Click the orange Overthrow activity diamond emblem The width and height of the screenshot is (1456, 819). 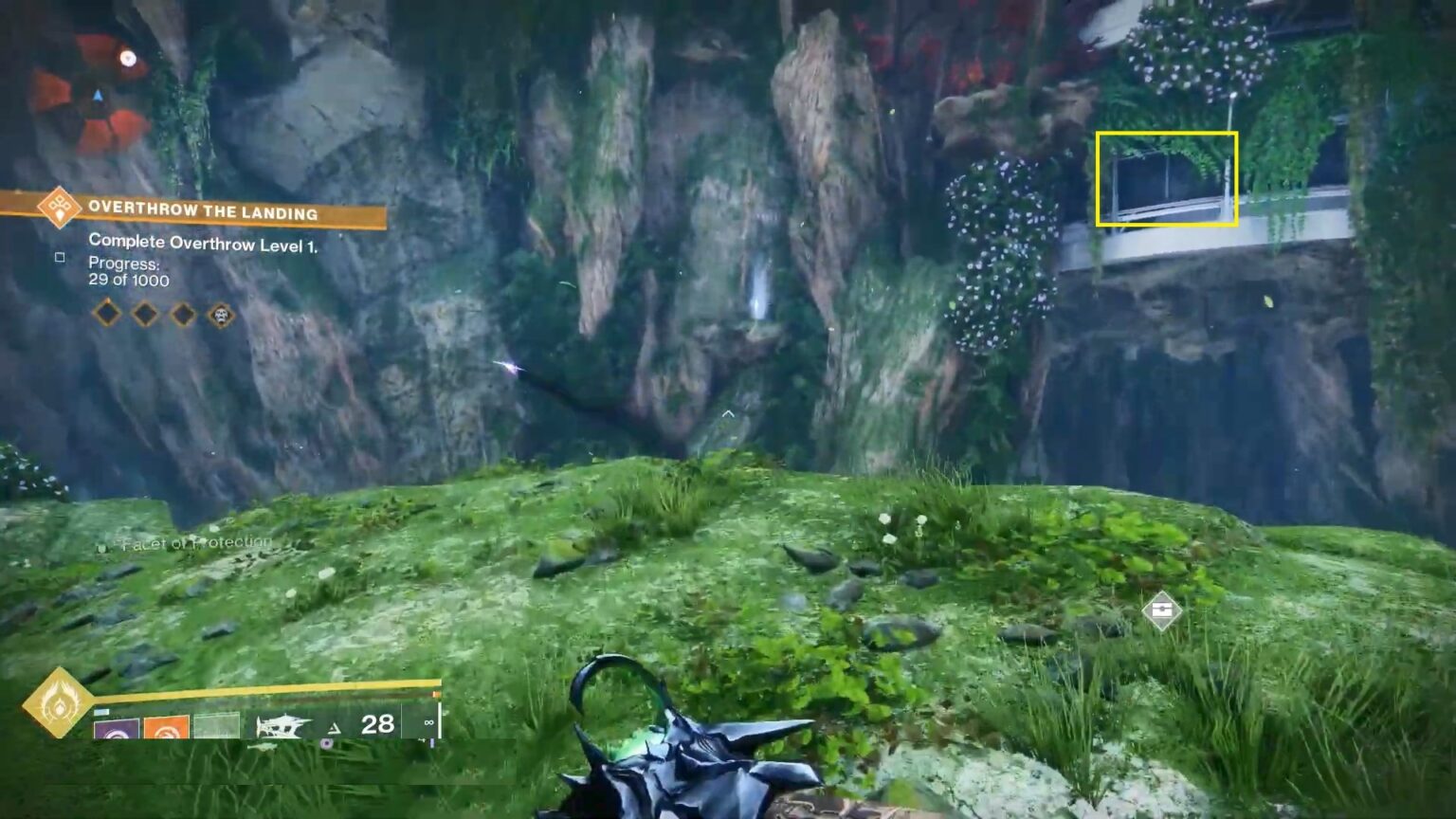click(x=59, y=207)
